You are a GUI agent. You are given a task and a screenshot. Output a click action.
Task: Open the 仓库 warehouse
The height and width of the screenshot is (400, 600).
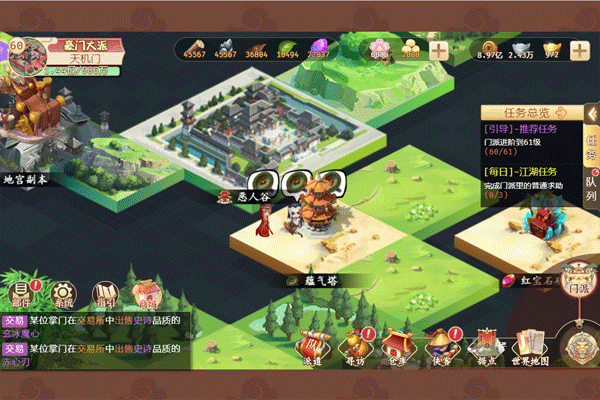(x=398, y=346)
